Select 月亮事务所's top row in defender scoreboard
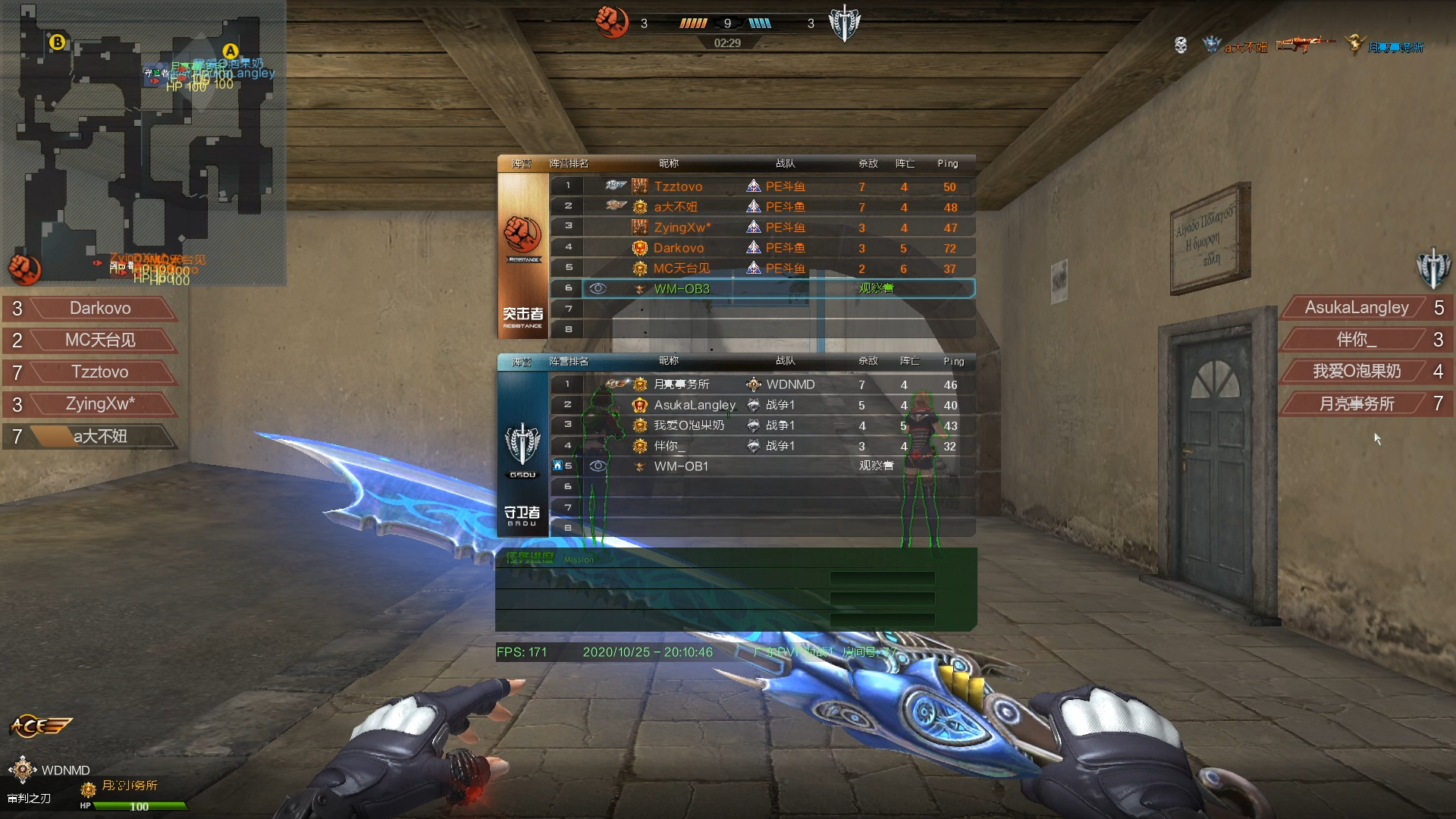Screen dimensions: 1456x819 coord(762,384)
